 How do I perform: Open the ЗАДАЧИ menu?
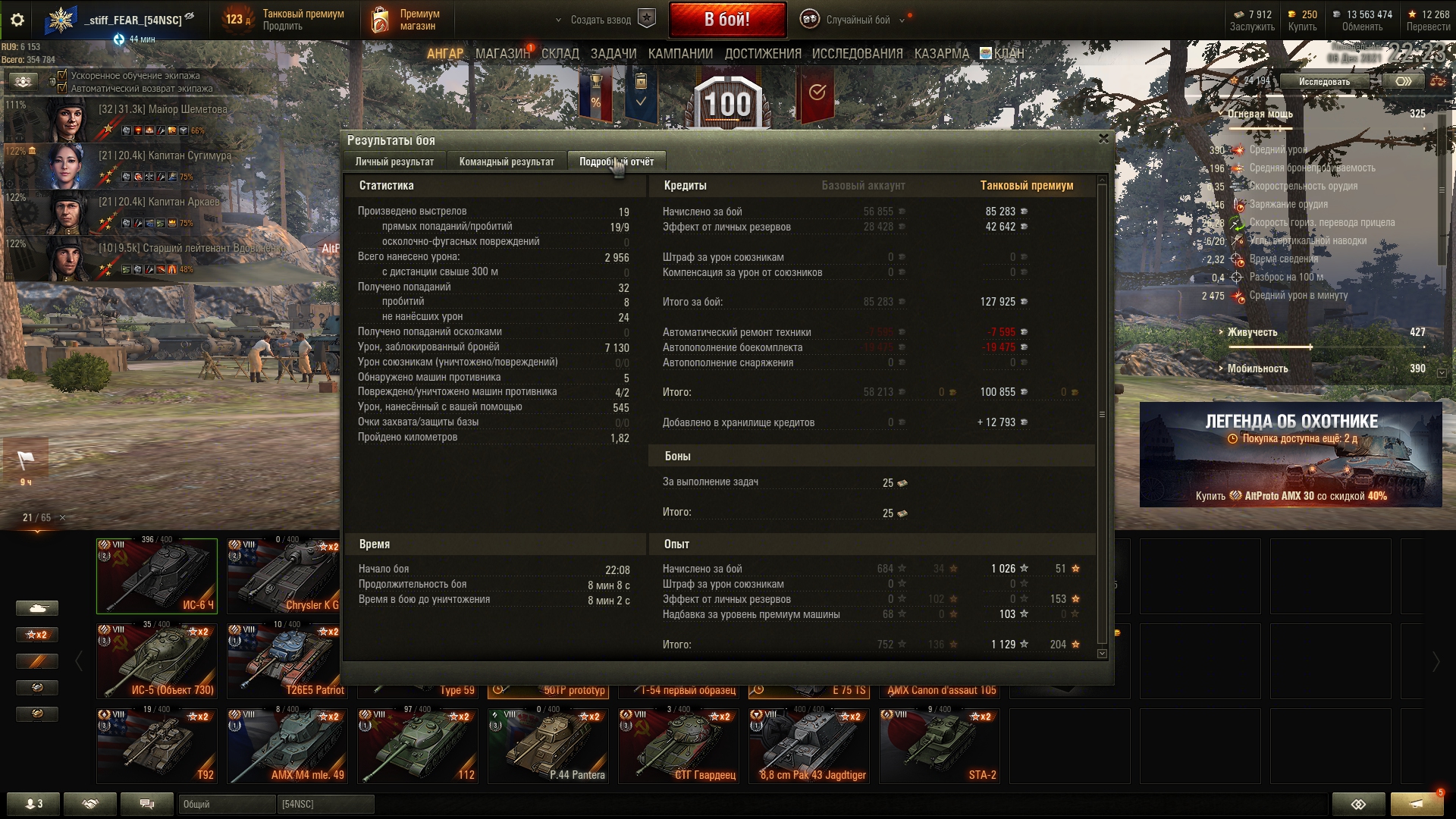613,54
